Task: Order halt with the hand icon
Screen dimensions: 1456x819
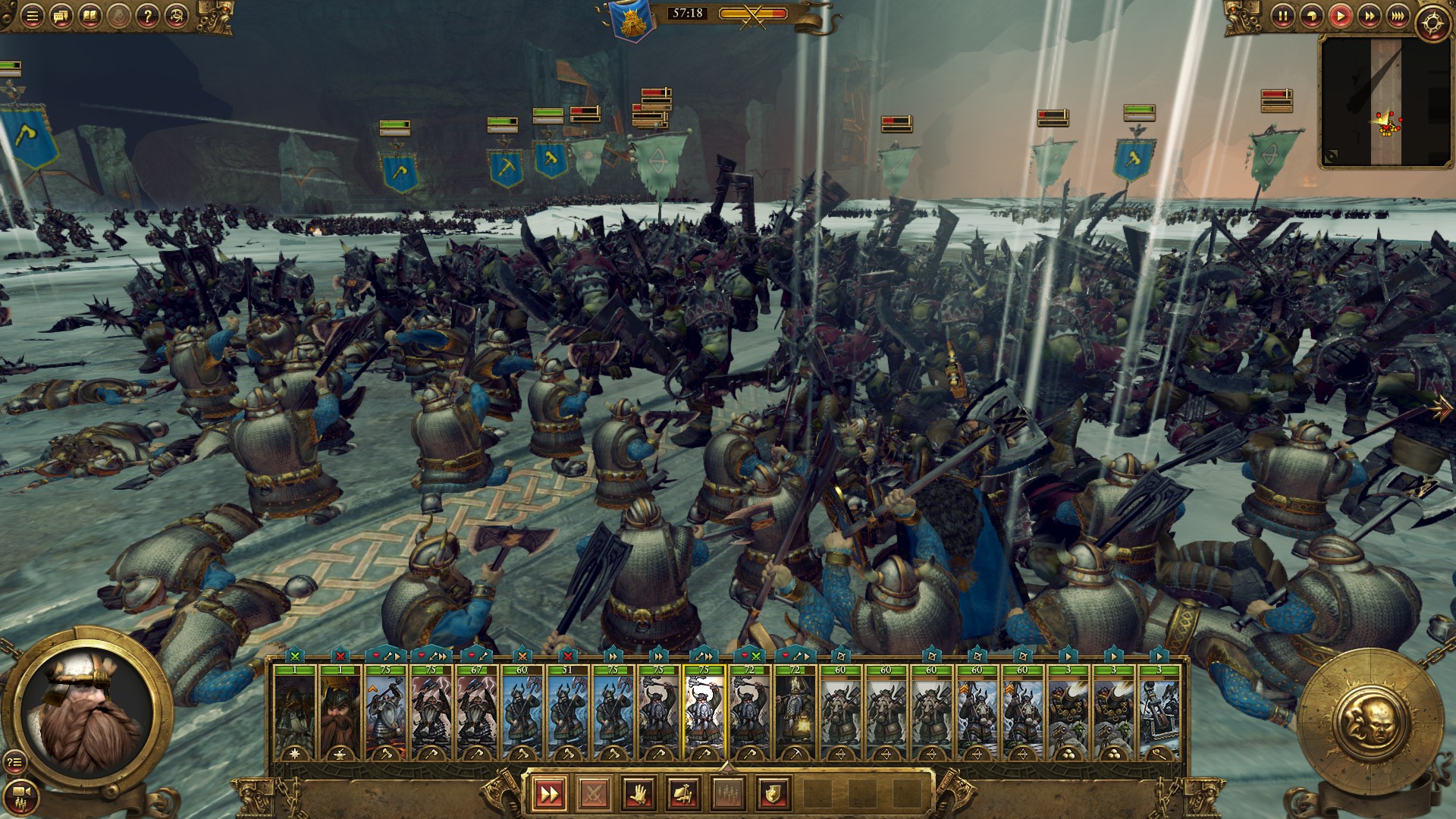Action: coord(639,794)
